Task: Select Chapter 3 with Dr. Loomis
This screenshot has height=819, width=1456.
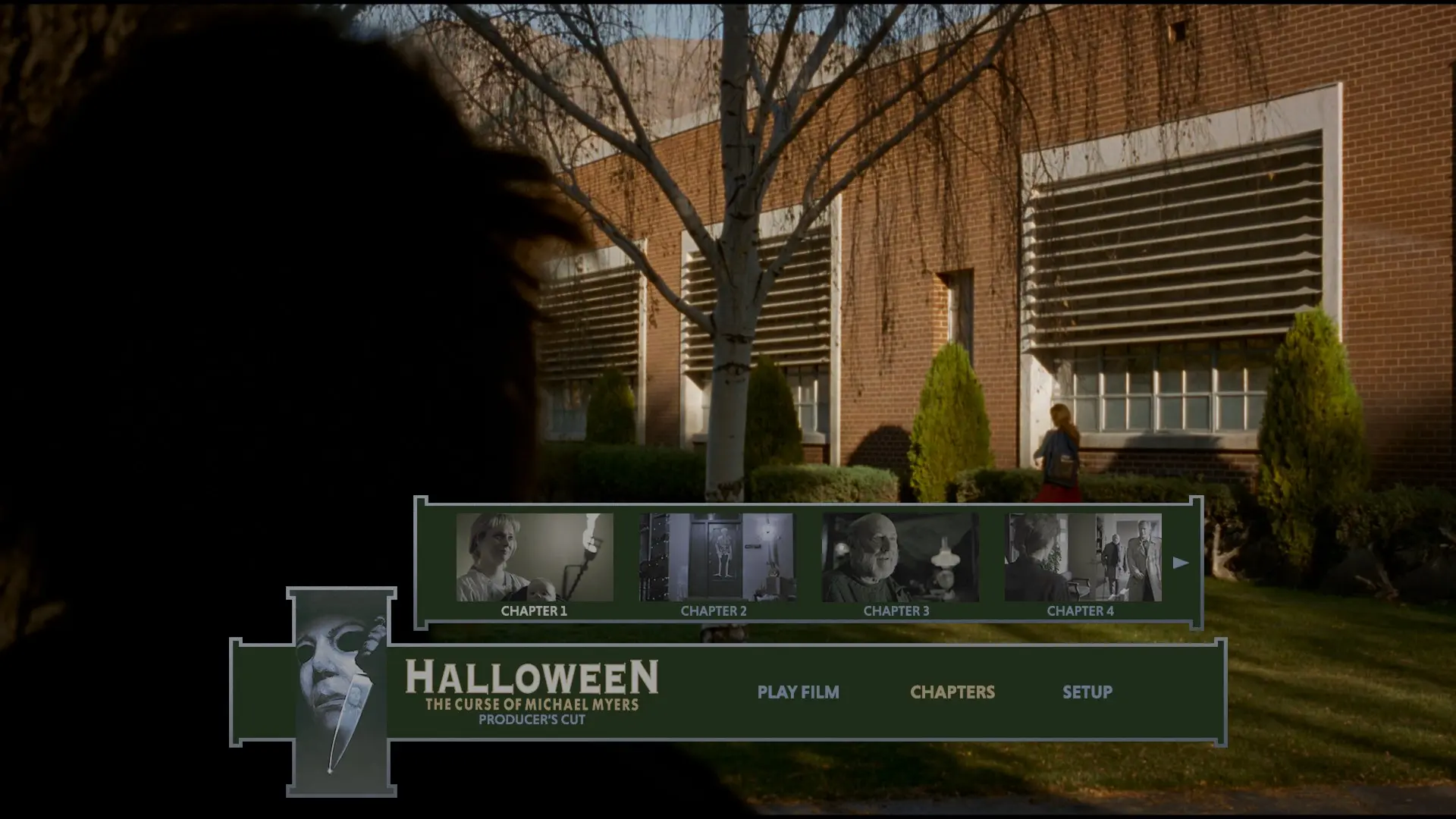Action: click(x=899, y=557)
